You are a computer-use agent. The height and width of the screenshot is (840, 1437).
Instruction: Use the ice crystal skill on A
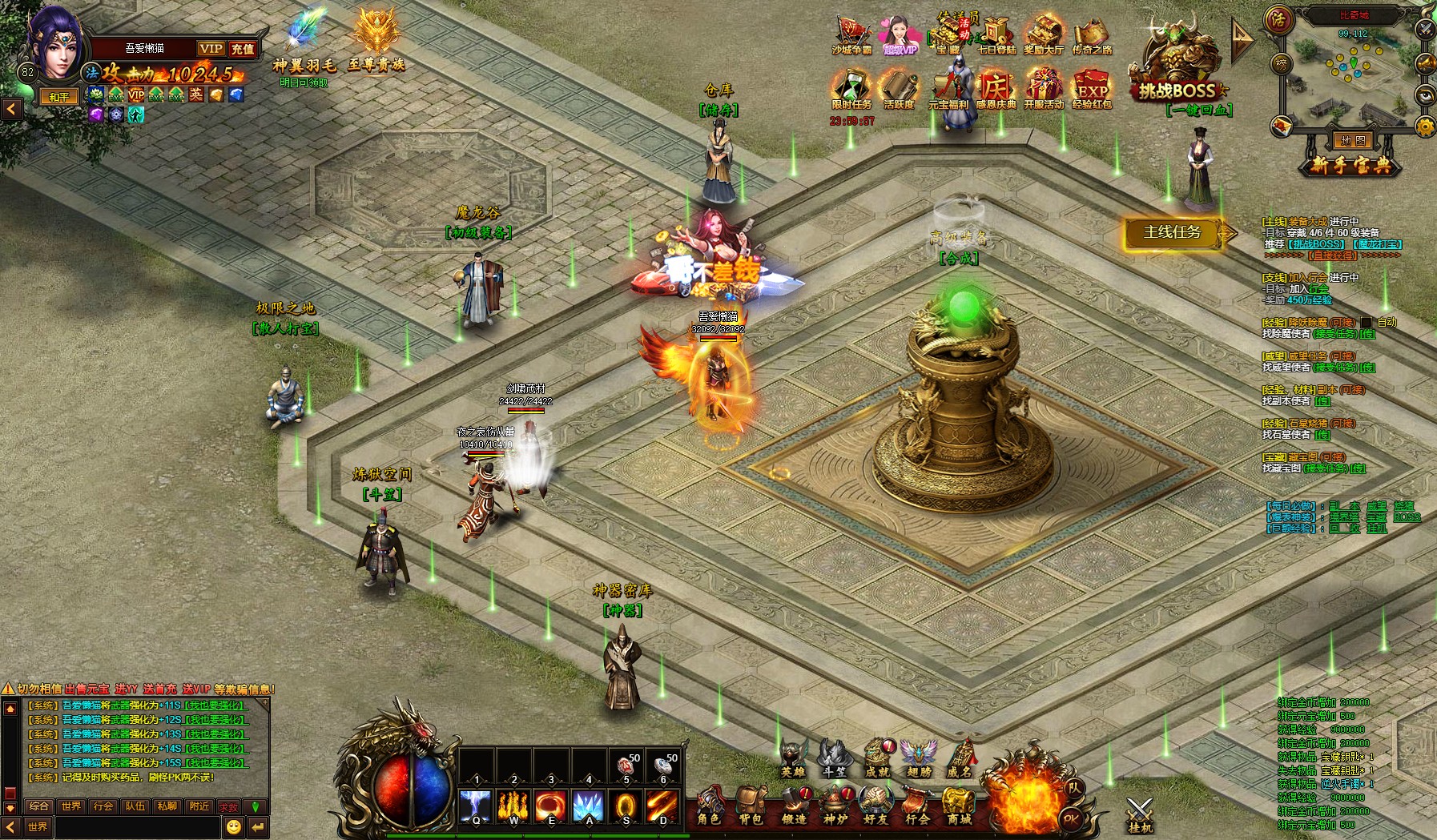click(588, 806)
